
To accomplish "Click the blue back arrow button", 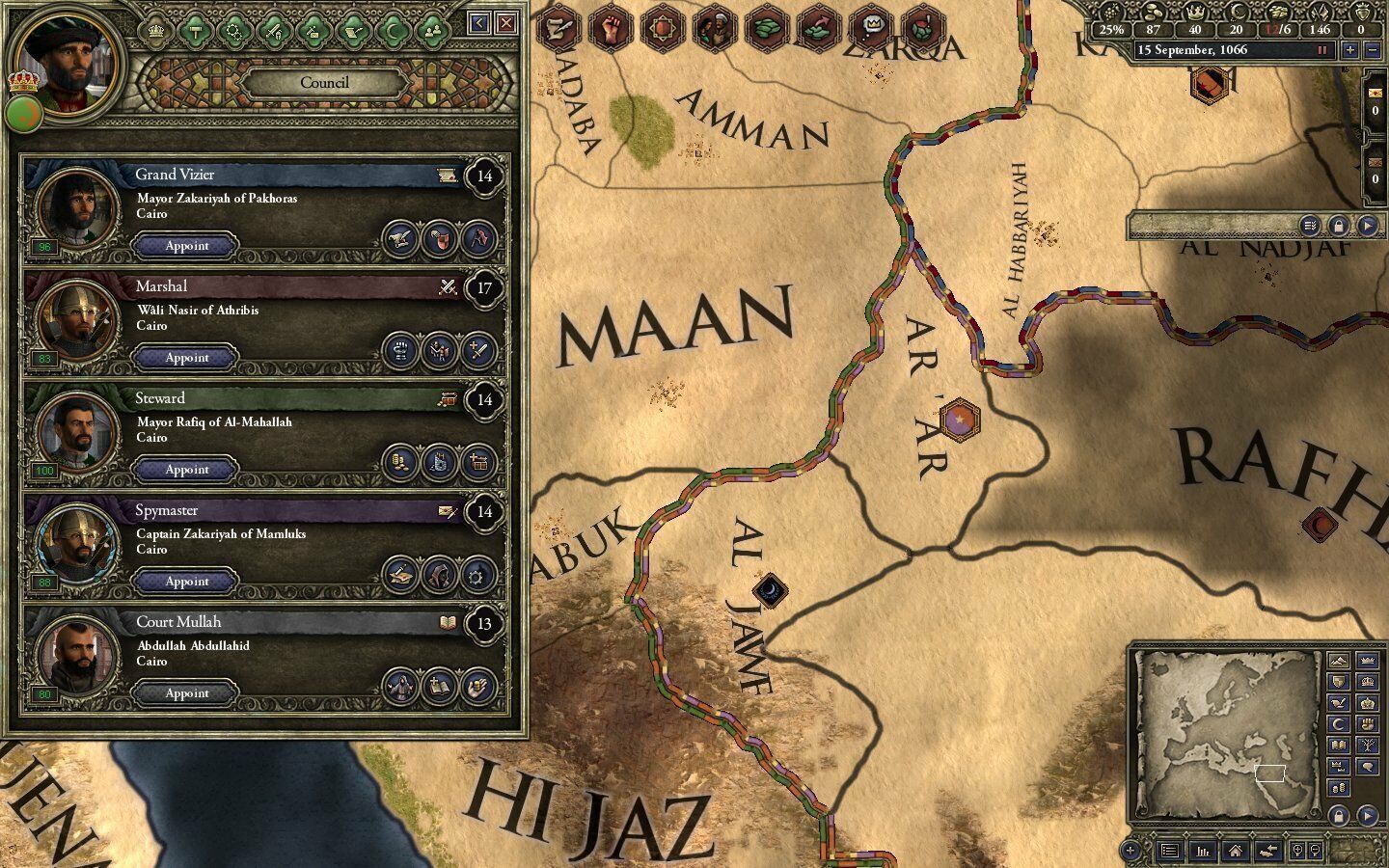I will (x=479, y=23).
